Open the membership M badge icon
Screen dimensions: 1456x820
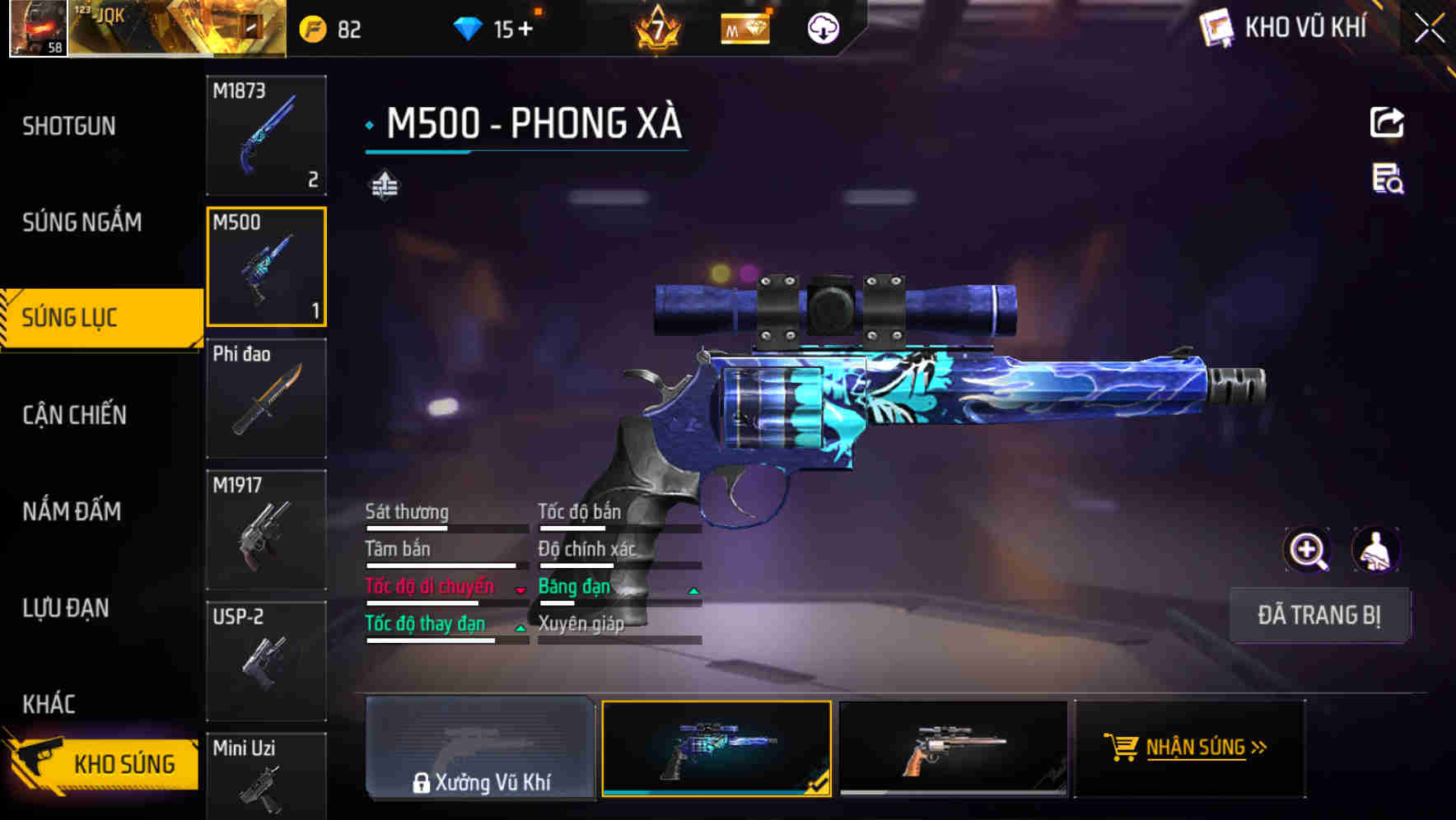[x=744, y=29]
